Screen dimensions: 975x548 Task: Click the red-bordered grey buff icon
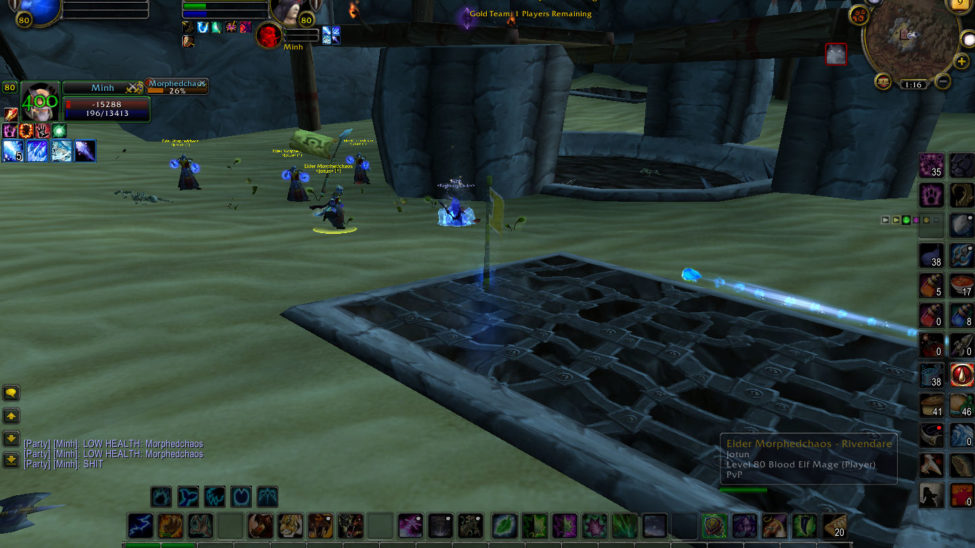[x=836, y=54]
